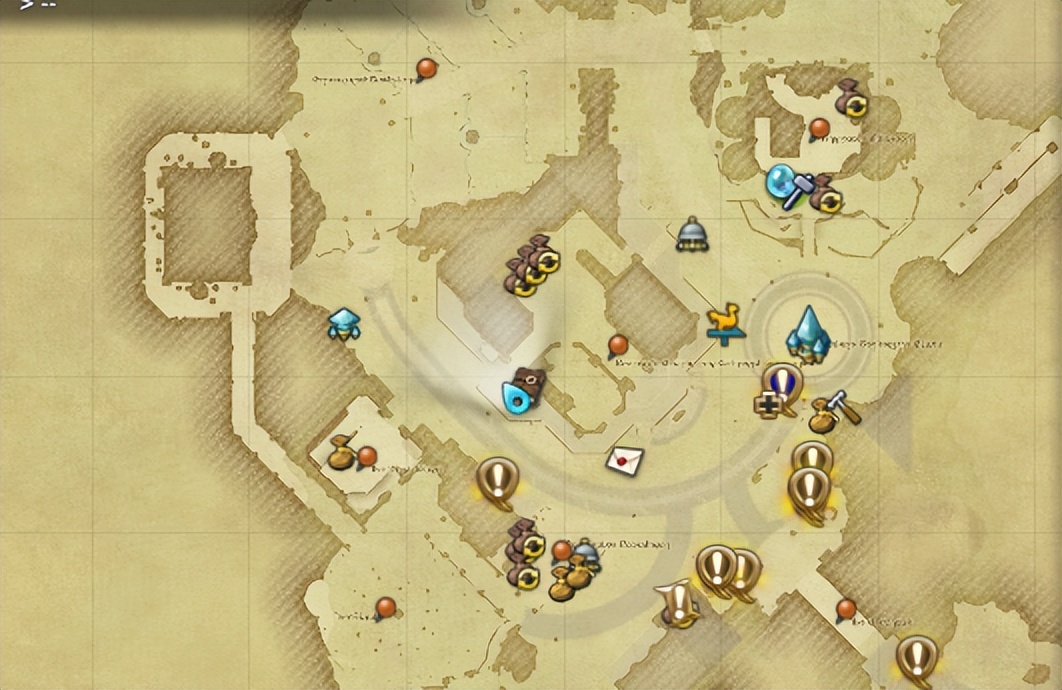Viewport: 1062px width, 690px height.
Task: Select the large aetheryte crystal marker
Action: point(808,334)
